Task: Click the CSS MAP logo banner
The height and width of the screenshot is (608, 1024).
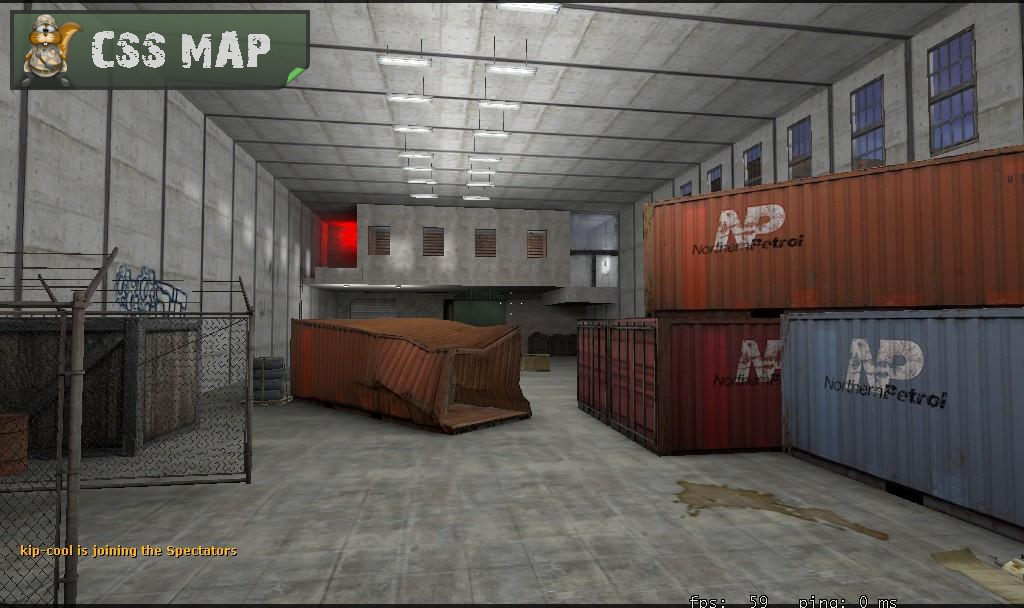Action: pos(160,50)
